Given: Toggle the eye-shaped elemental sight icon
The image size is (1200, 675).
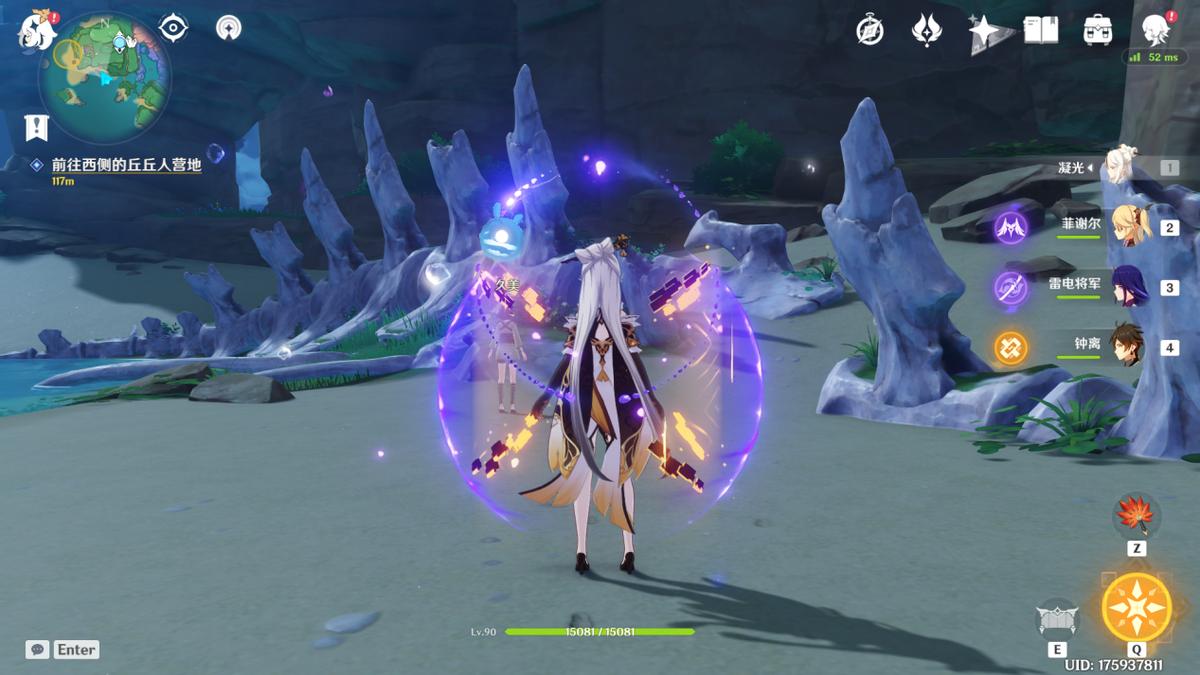Looking at the screenshot, I should 174,29.
